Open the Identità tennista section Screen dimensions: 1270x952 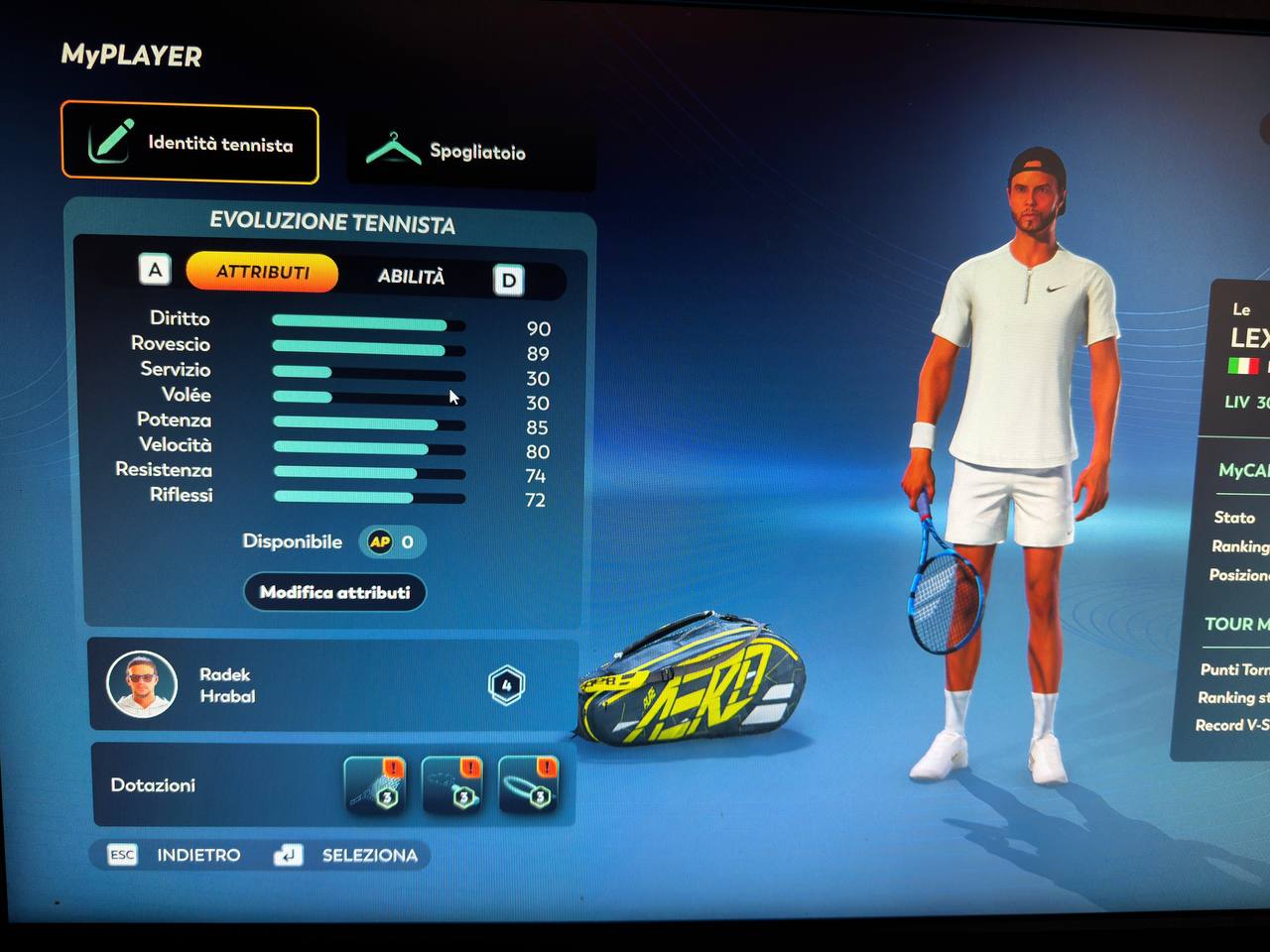pyautogui.click(x=190, y=144)
